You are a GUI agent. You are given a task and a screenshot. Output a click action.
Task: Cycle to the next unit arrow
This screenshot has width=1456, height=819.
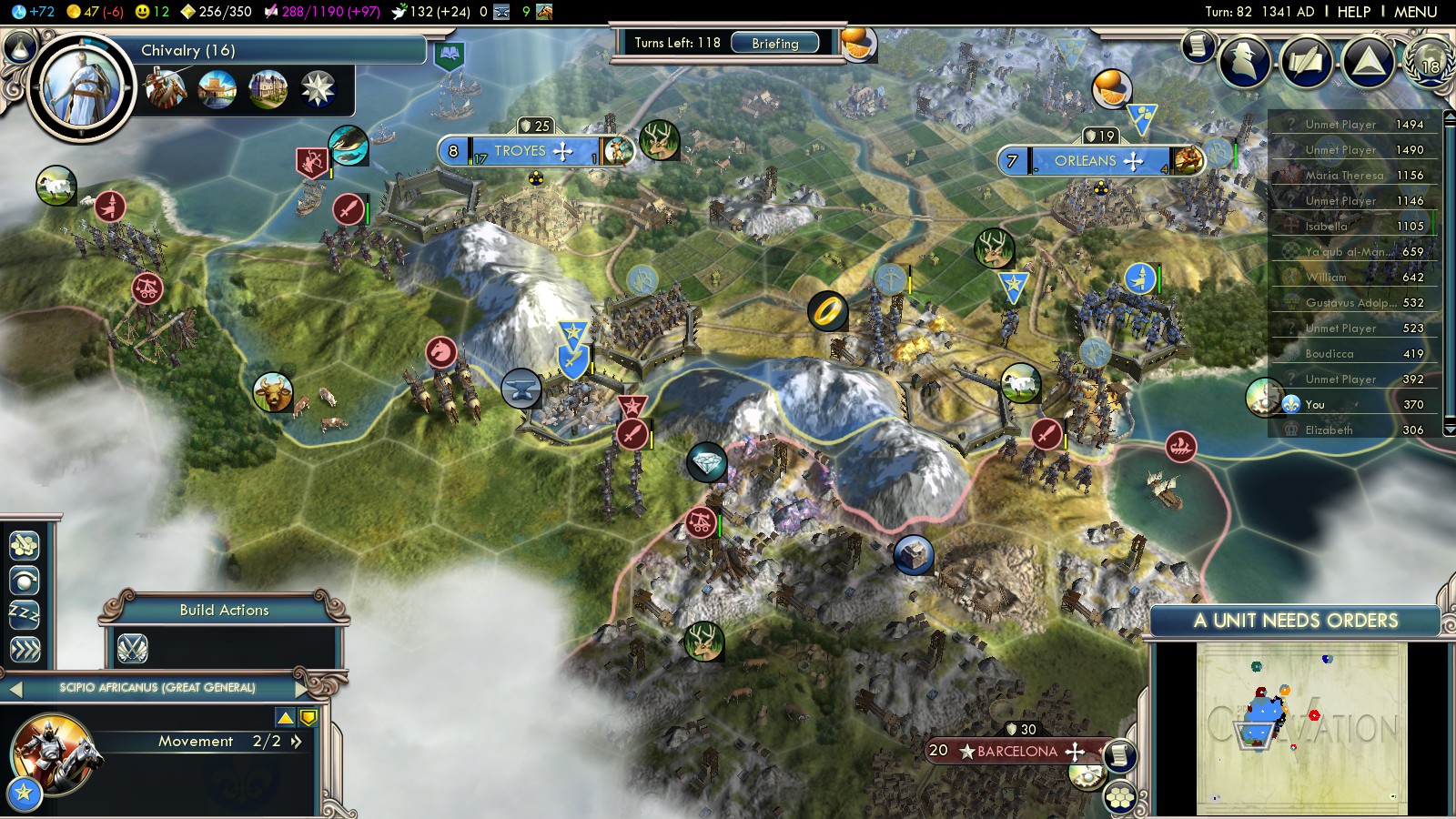(x=301, y=688)
